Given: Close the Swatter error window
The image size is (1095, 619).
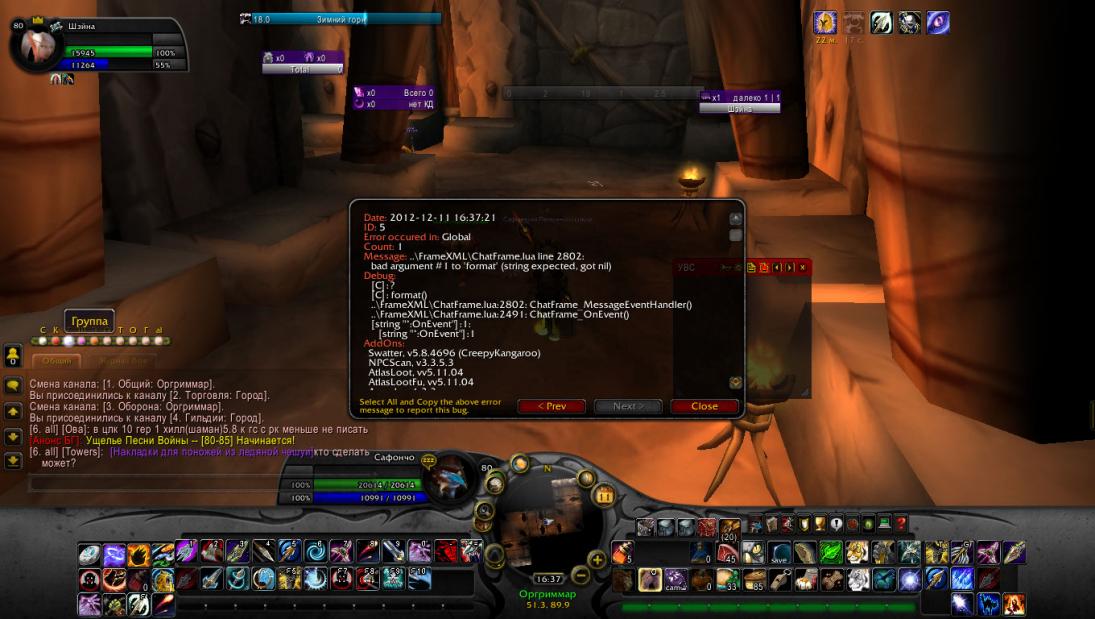Looking at the screenshot, I should tap(704, 406).
